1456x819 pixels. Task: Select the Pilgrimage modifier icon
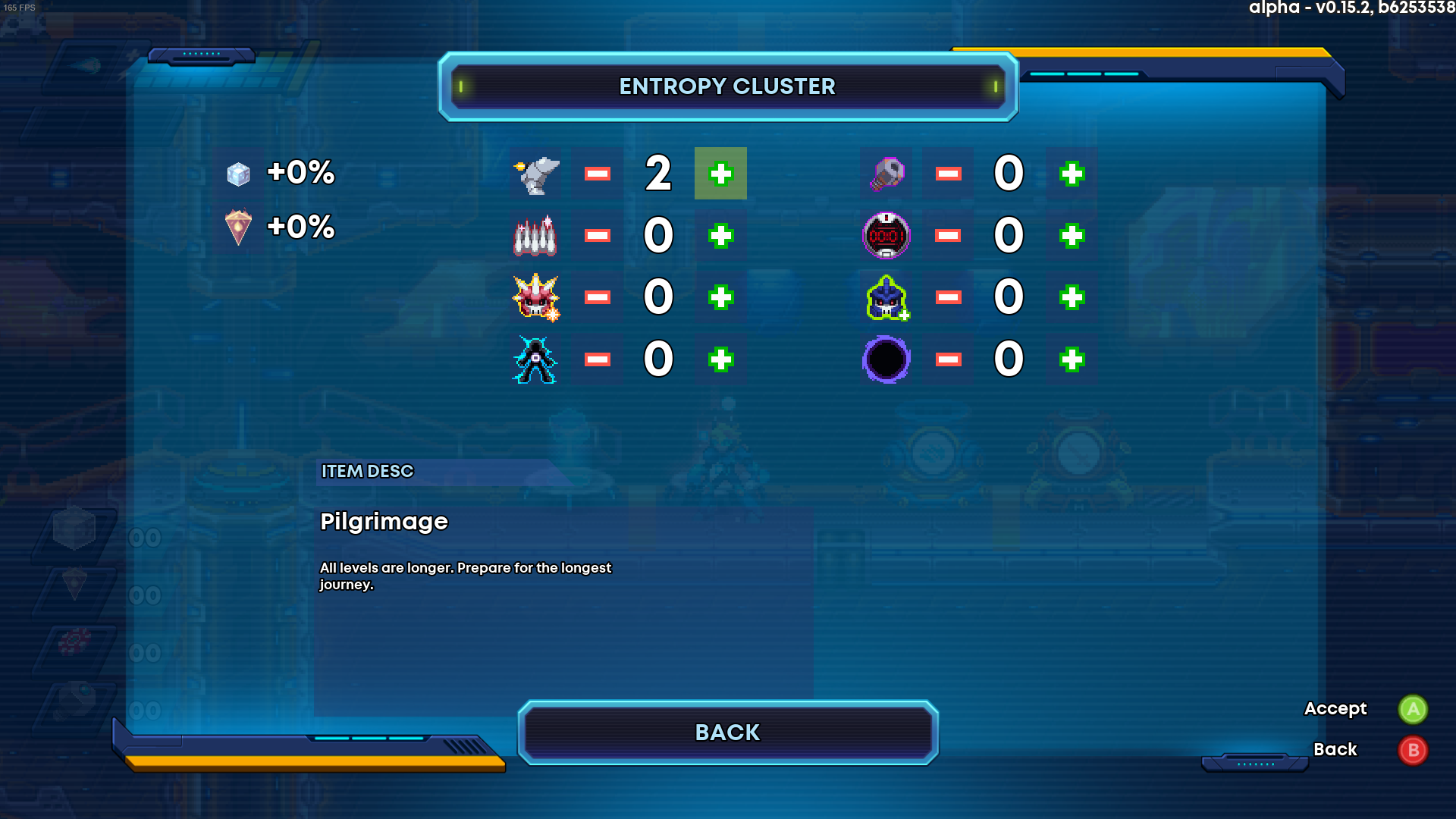(x=537, y=174)
